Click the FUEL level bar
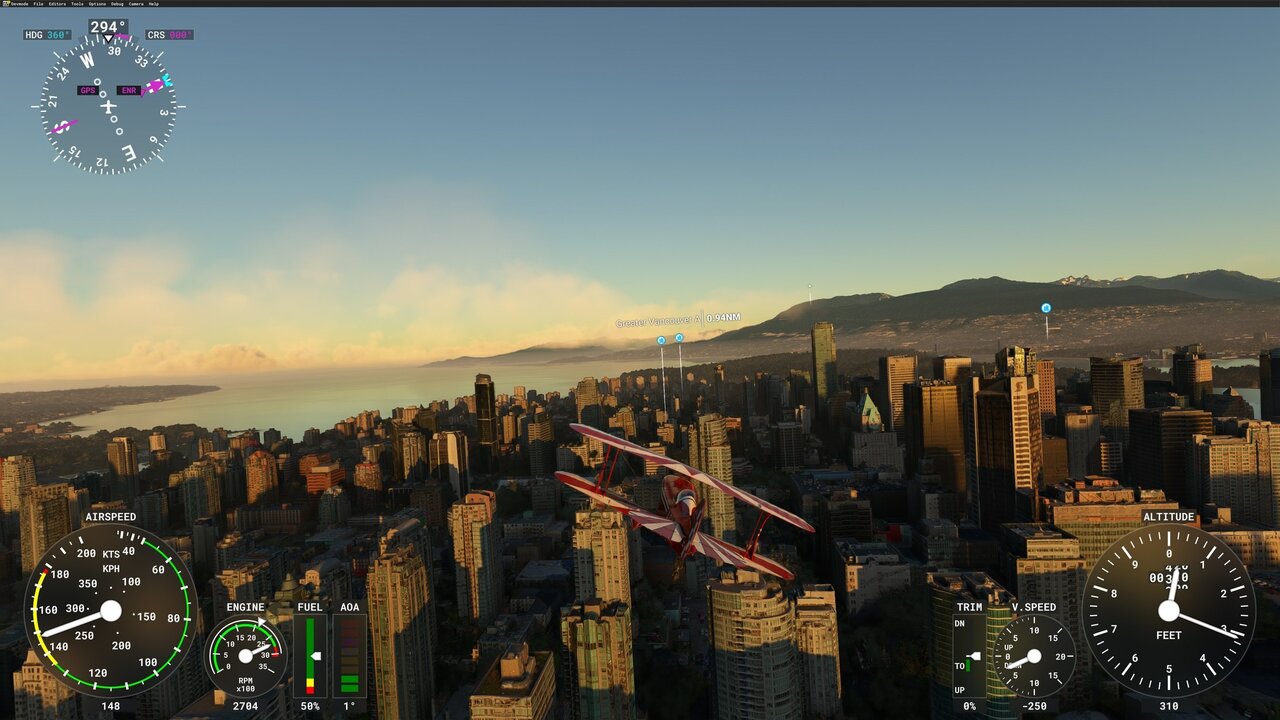This screenshot has height=720, width=1280. [309, 655]
